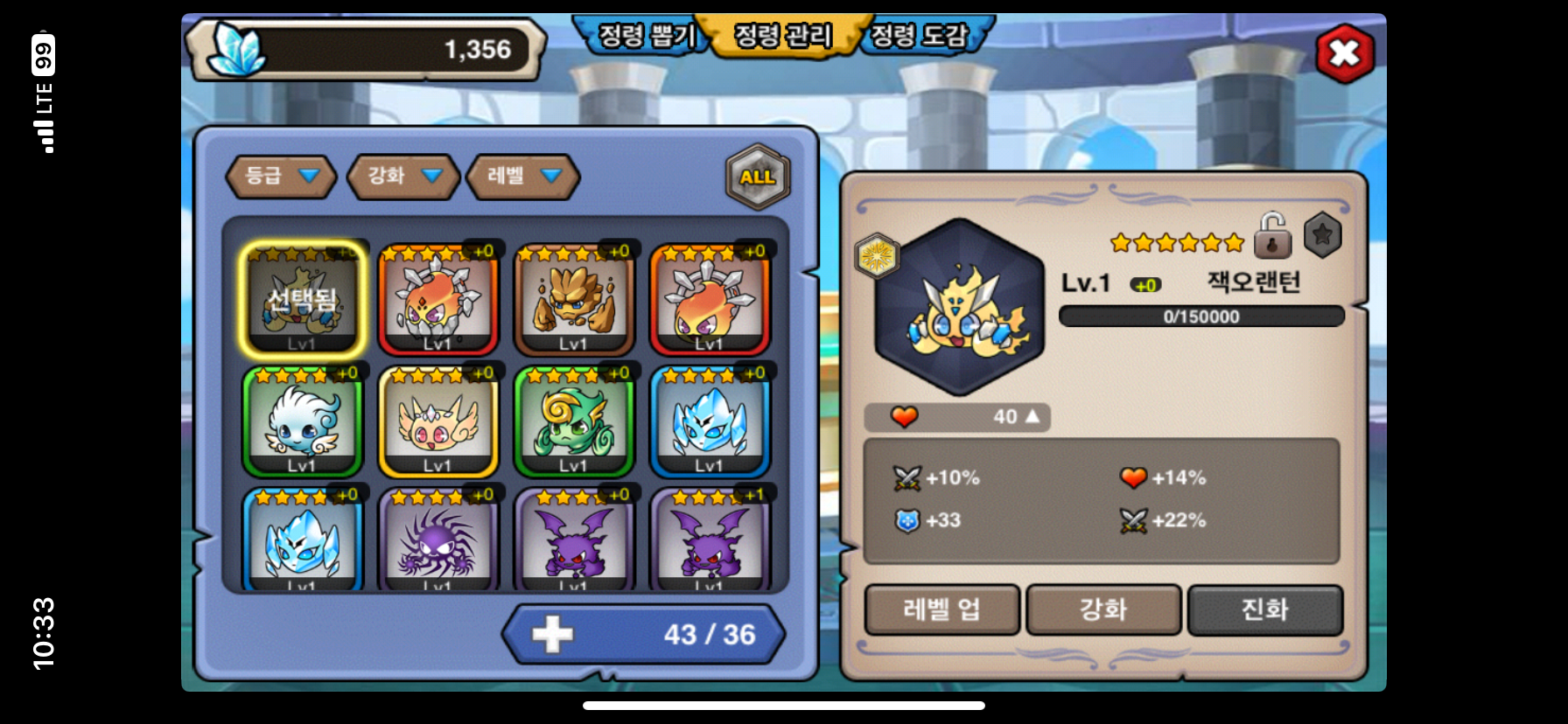Open the 레벨 sort dropdown

(x=522, y=176)
